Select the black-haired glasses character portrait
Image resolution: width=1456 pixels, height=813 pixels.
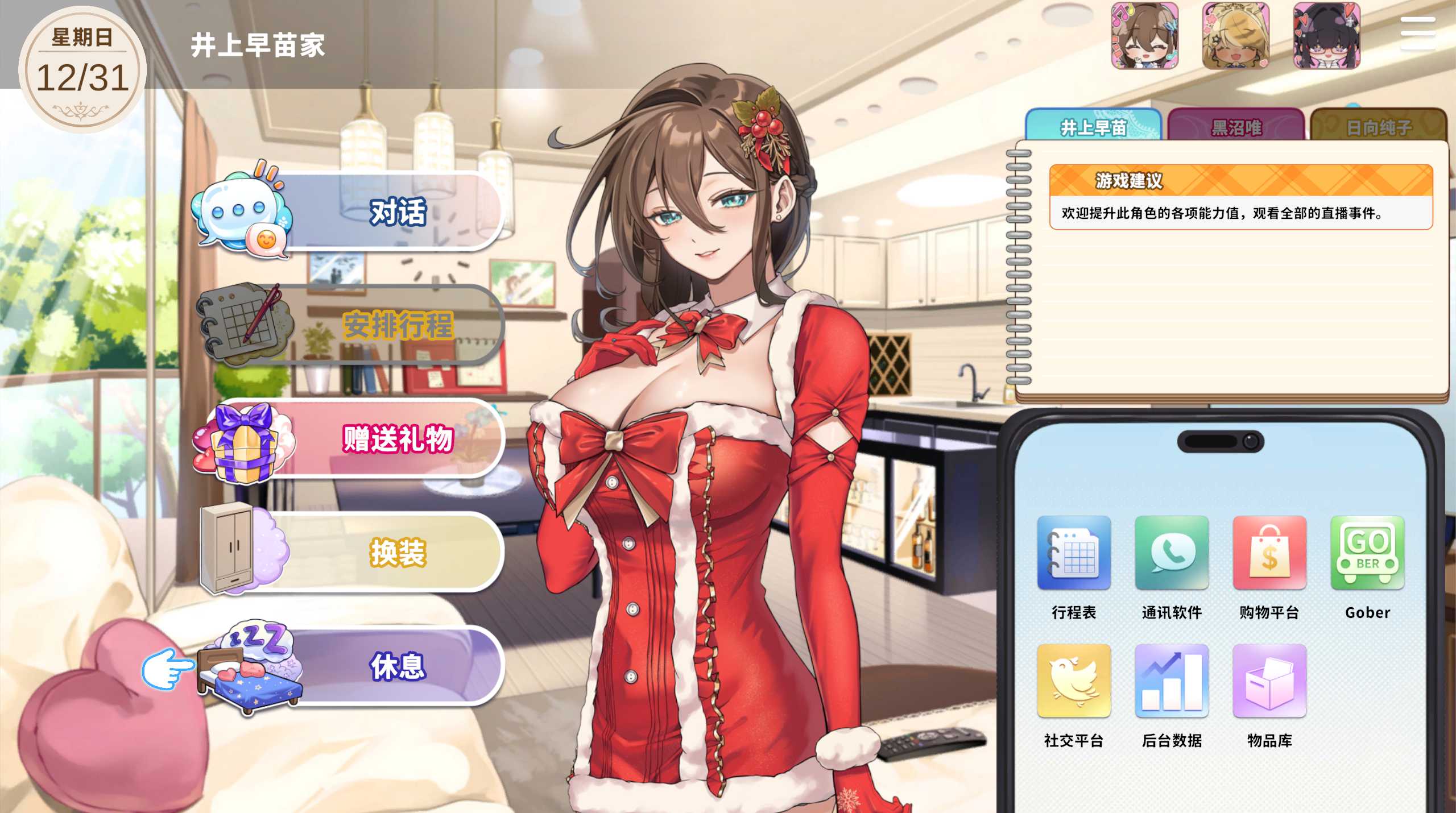[x=1326, y=35]
